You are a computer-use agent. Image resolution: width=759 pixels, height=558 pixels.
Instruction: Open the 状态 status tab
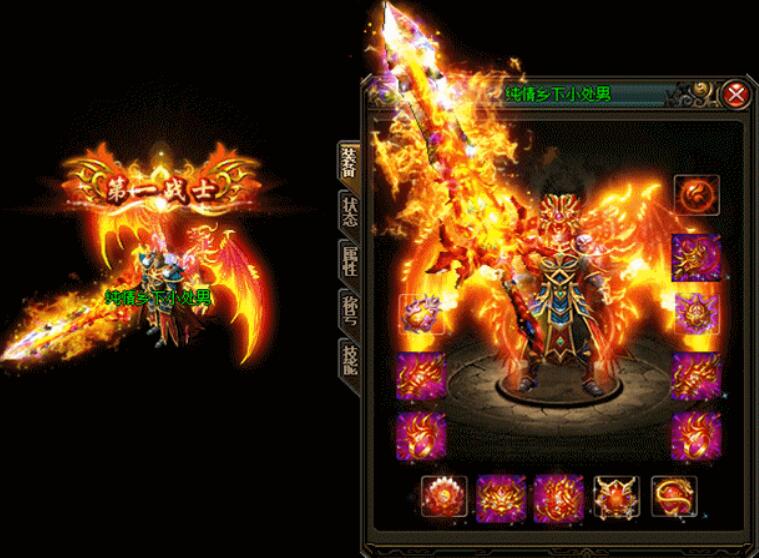tap(349, 210)
